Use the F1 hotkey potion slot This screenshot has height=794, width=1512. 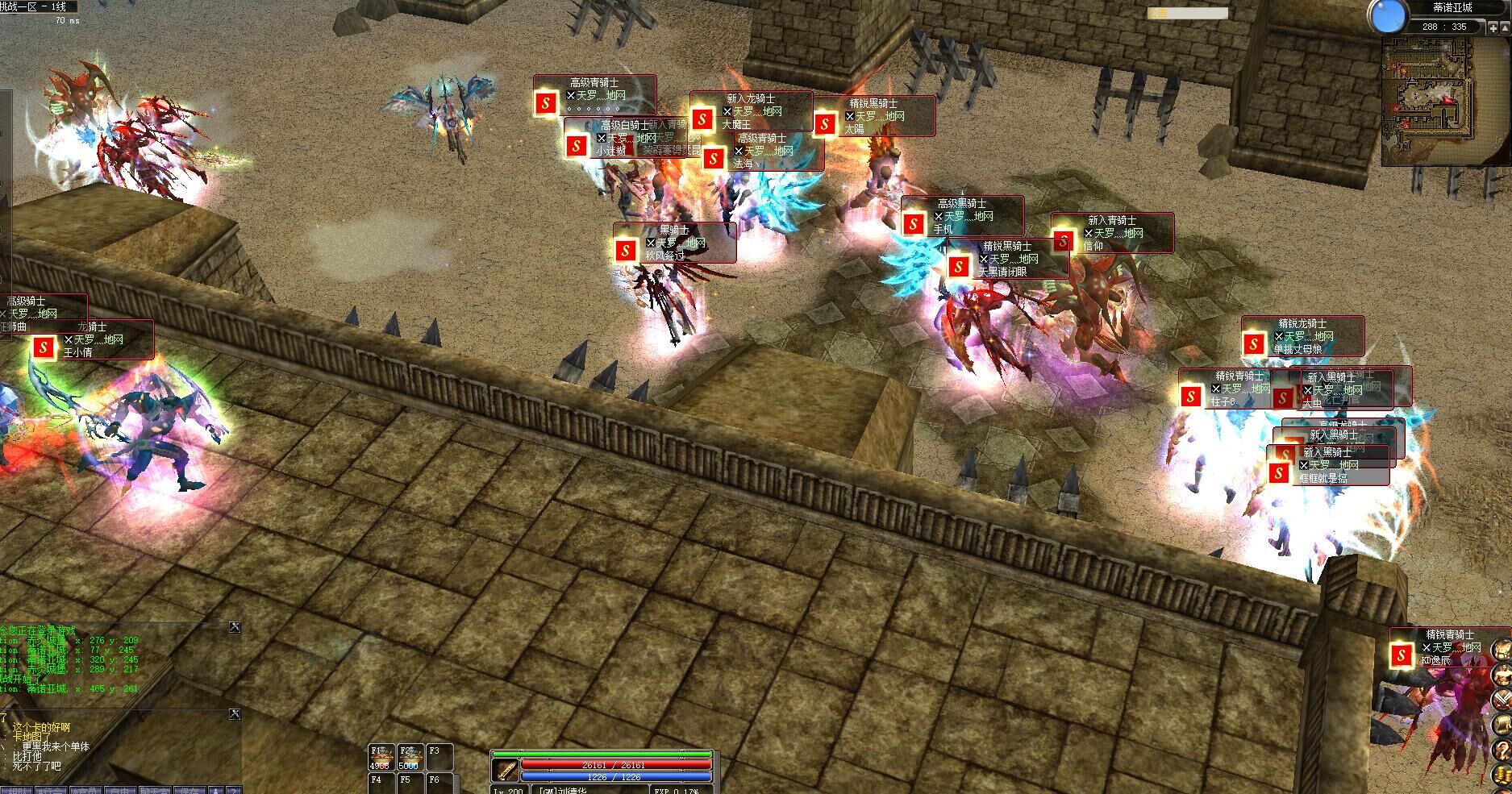382,758
